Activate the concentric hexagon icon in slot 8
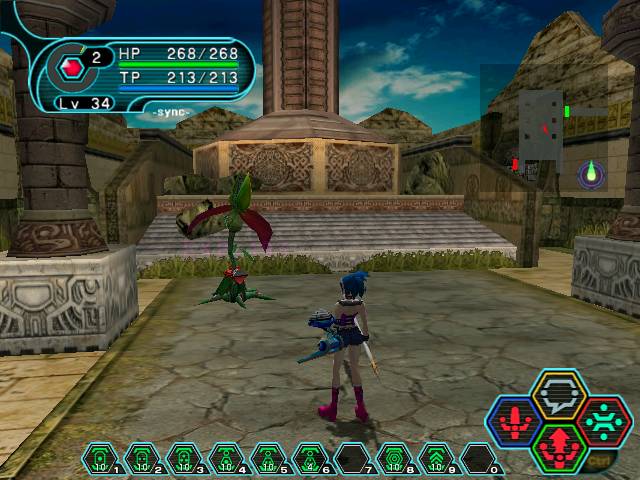 click(394, 459)
